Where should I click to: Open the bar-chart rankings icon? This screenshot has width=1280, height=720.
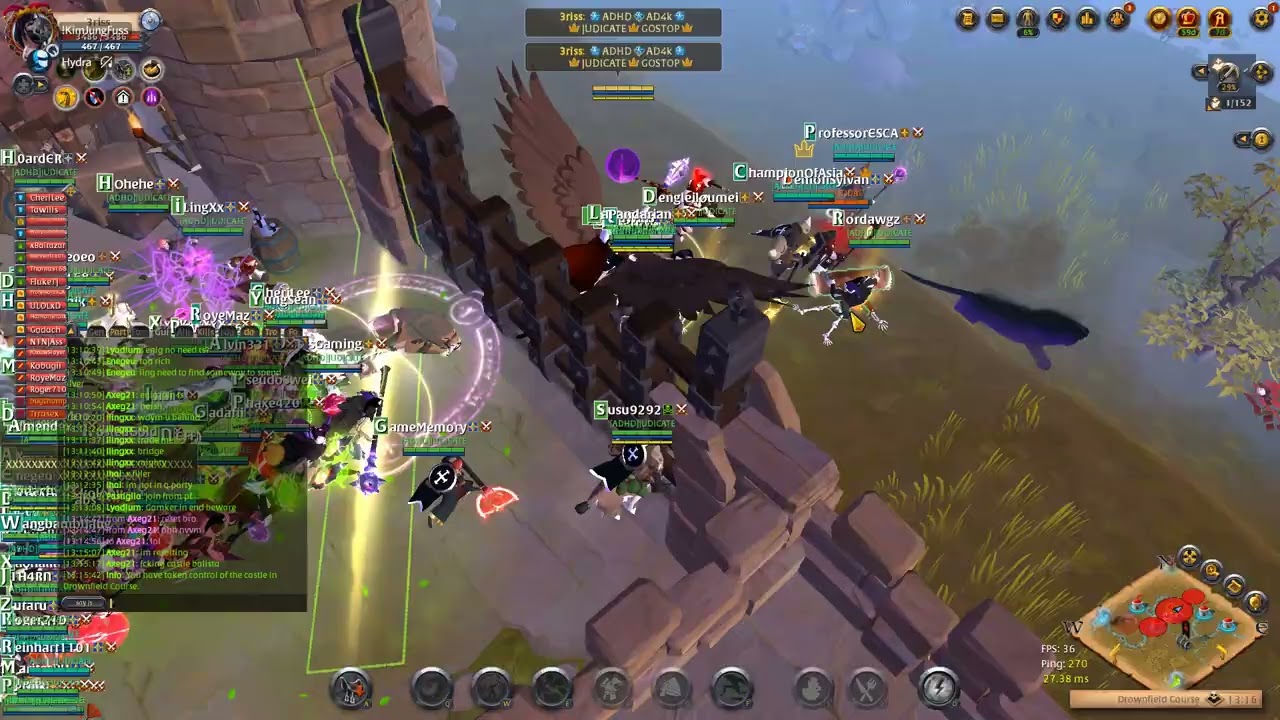tap(1088, 18)
